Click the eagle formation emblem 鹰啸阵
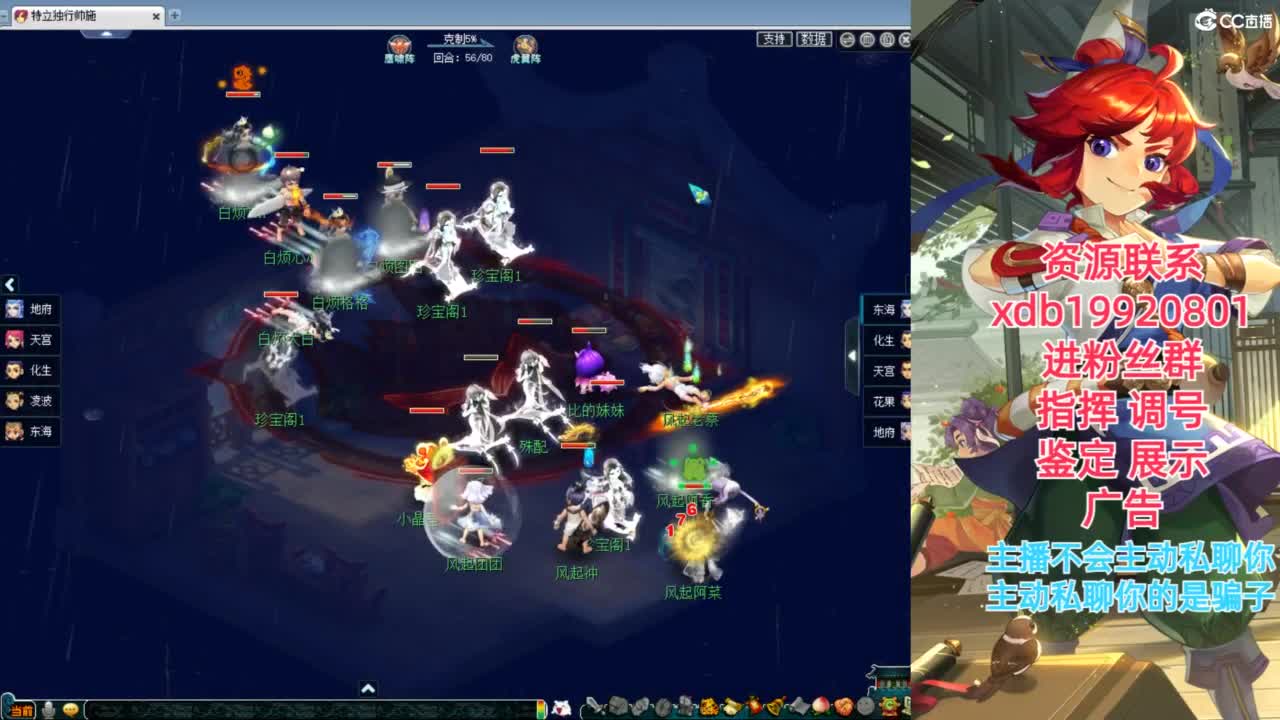Viewport: 1280px width, 720px height. click(399, 44)
